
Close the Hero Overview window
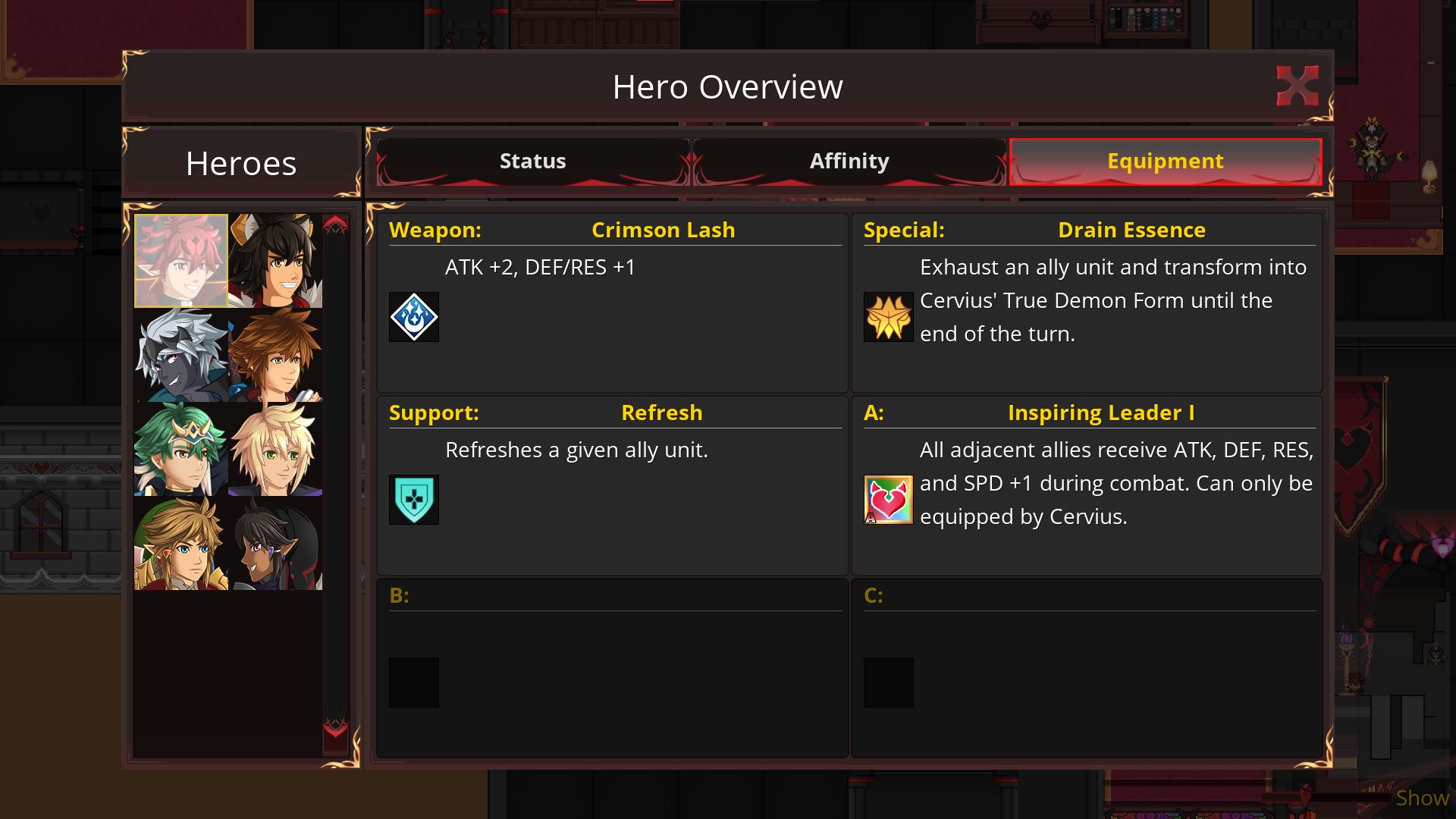[x=1297, y=86]
